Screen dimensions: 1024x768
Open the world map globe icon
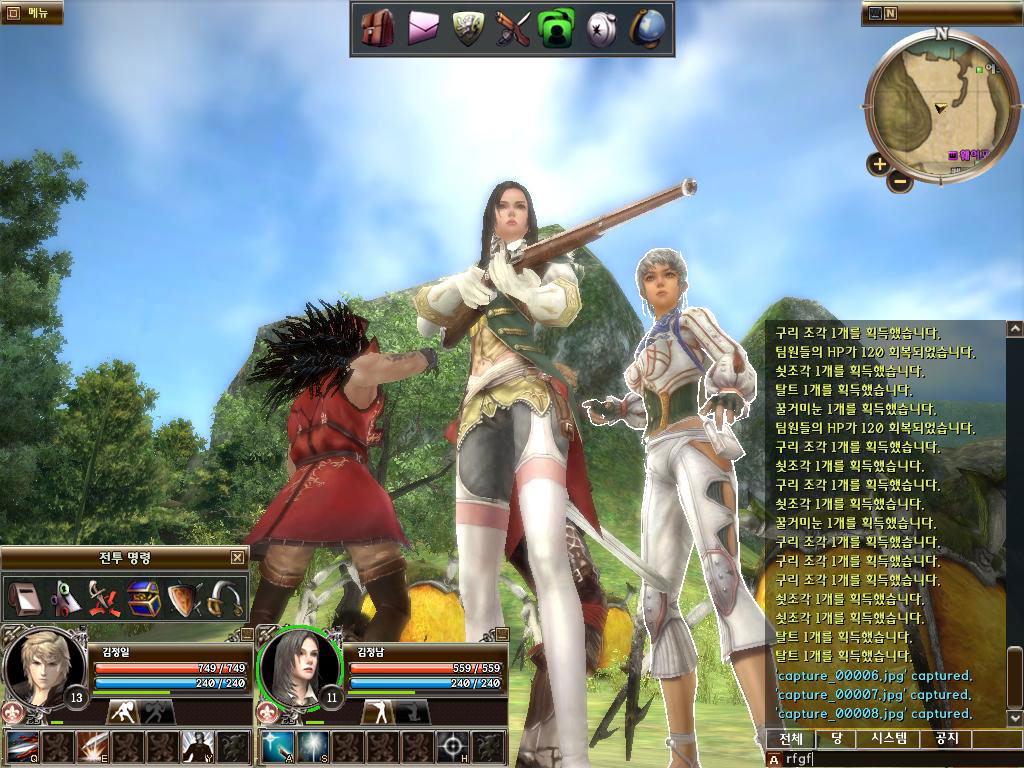(x=647, y=29)
